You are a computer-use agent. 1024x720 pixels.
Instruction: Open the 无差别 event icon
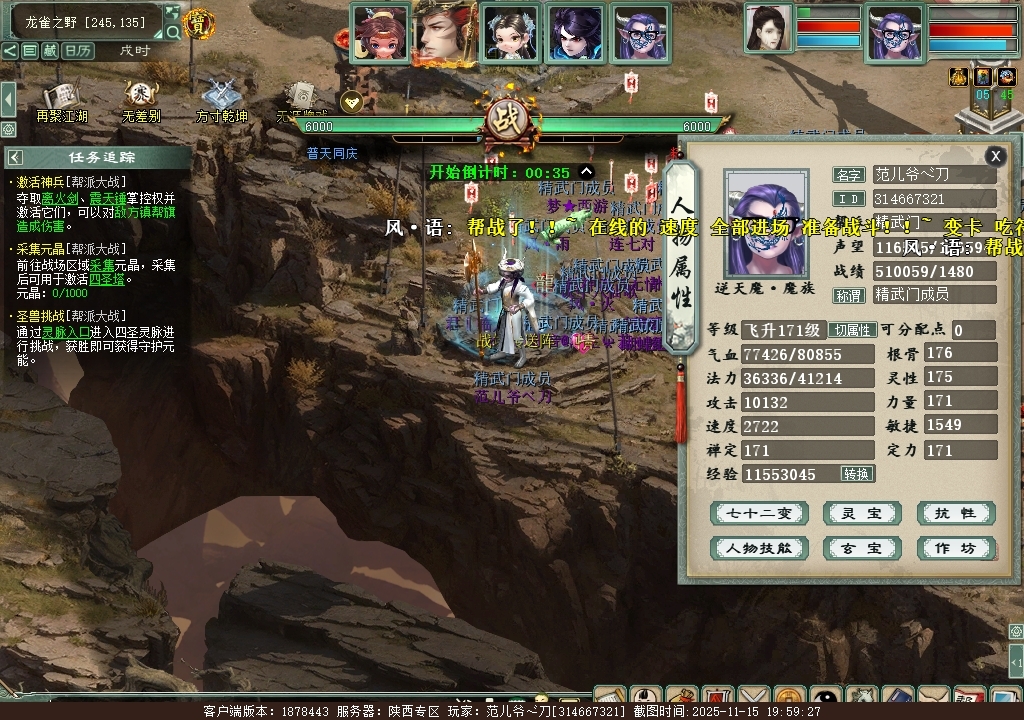click(x=141, y=100)
